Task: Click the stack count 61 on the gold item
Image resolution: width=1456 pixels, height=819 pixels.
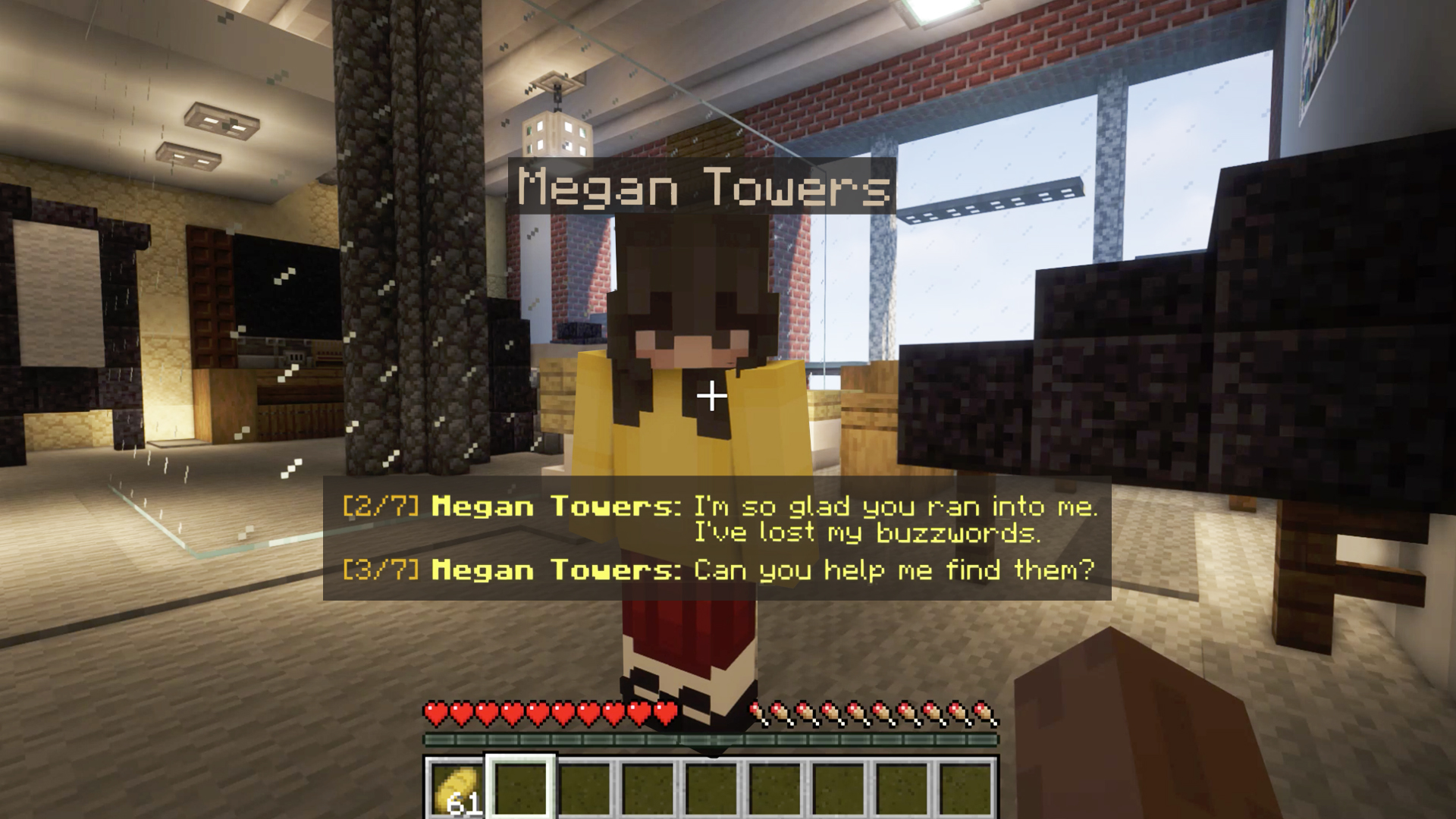Action: (x=466, y=804)
